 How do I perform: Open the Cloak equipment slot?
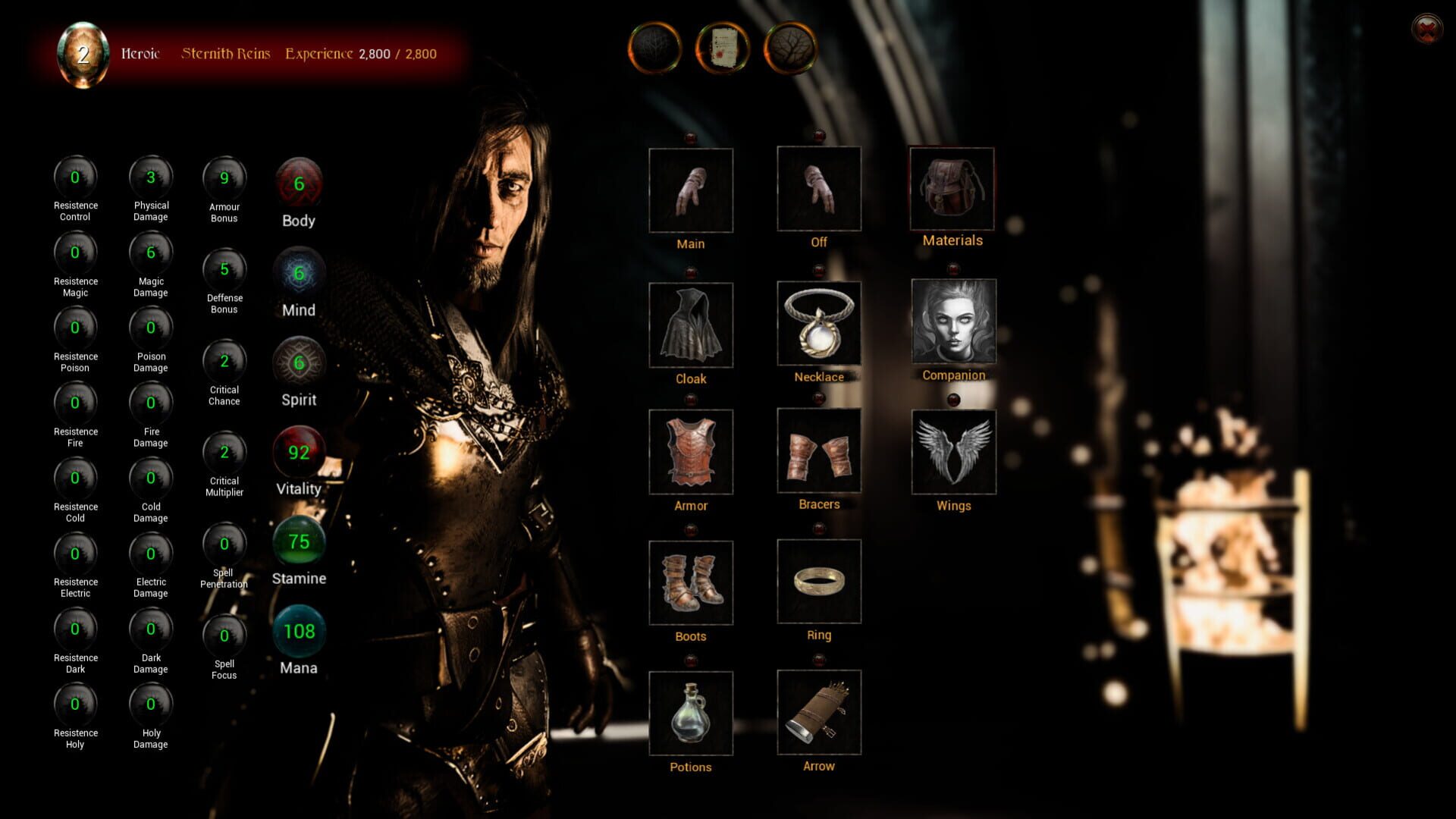pyautogui.click(x=690, y=325)
